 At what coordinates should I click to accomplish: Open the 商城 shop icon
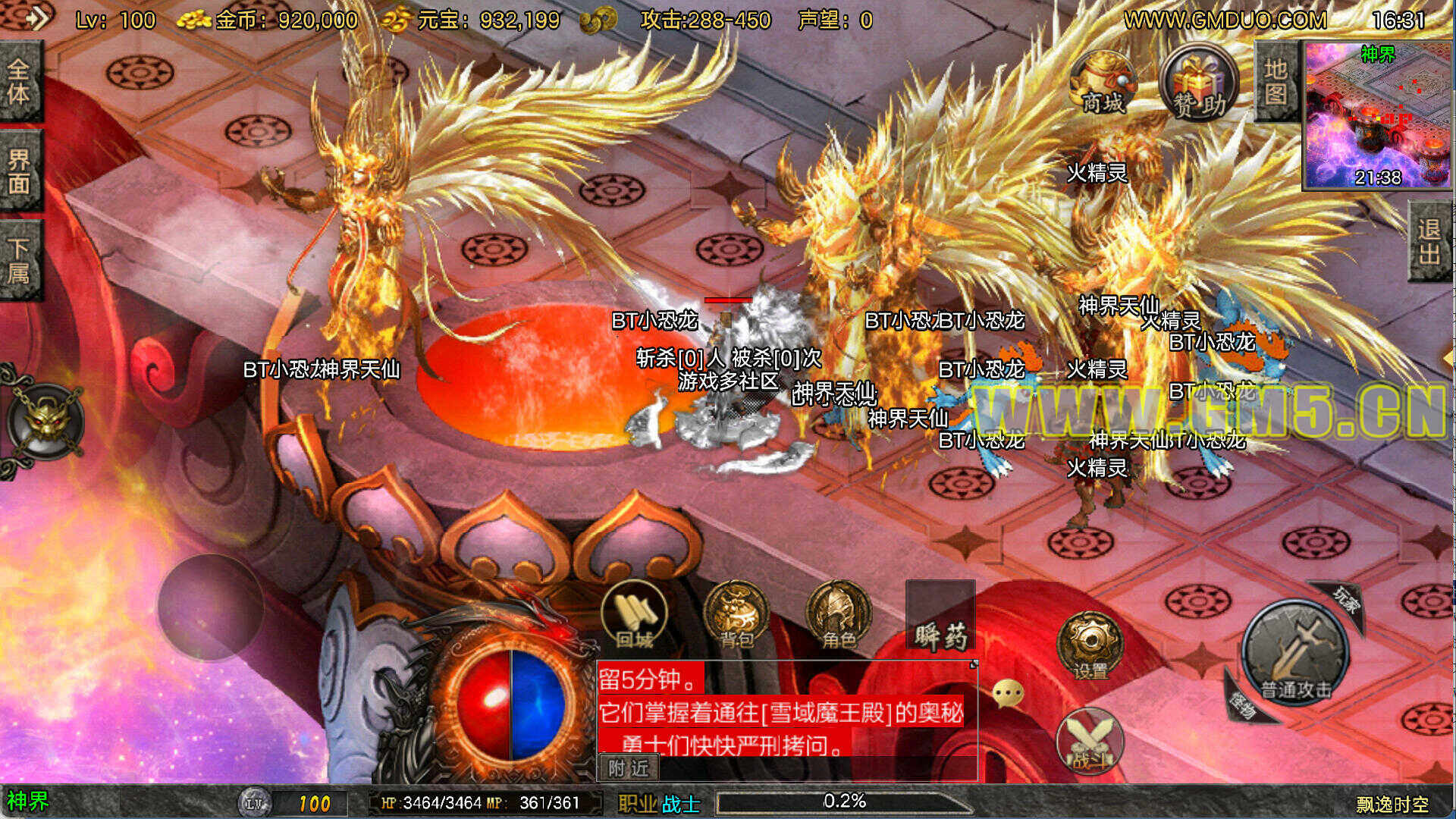coord(1102,84)
